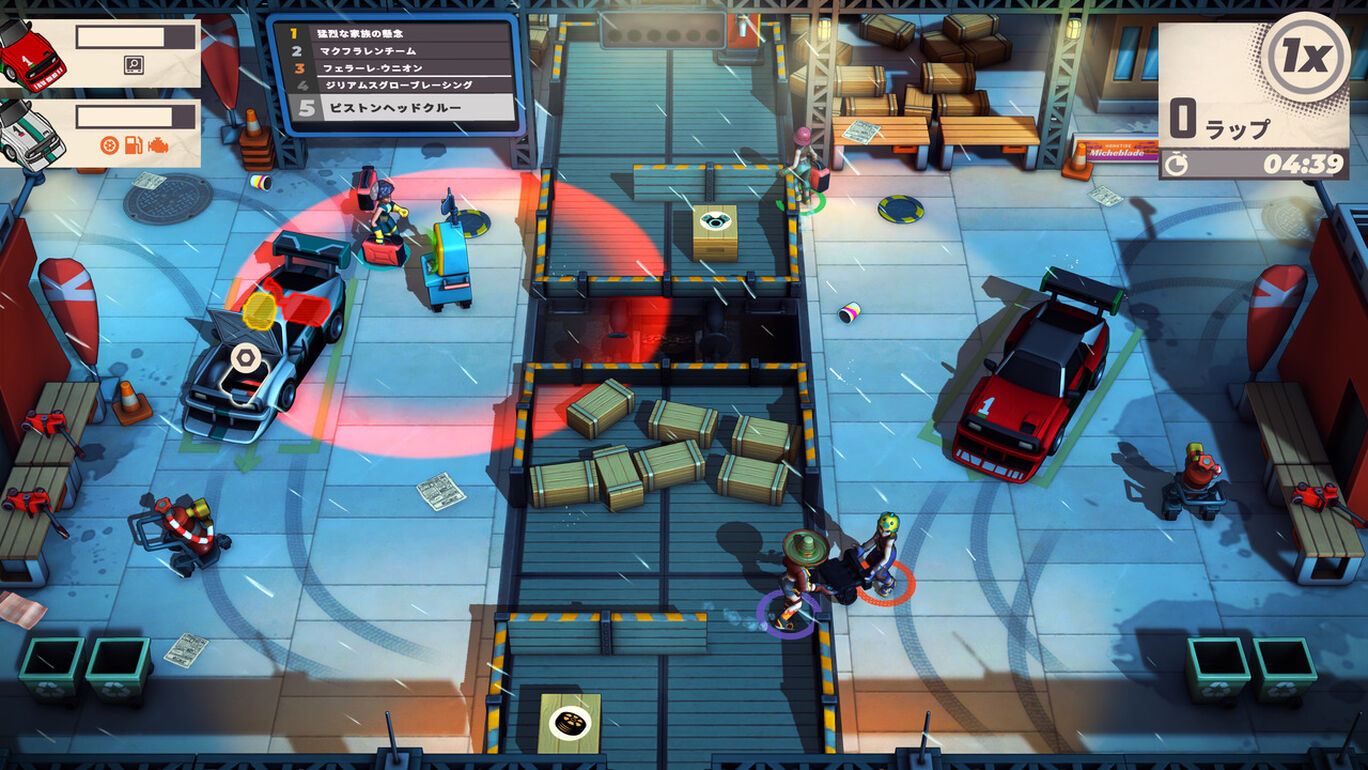The image size is (1368, 770).
Task: Select the red car portrait
Action: (x=30, y=55)
